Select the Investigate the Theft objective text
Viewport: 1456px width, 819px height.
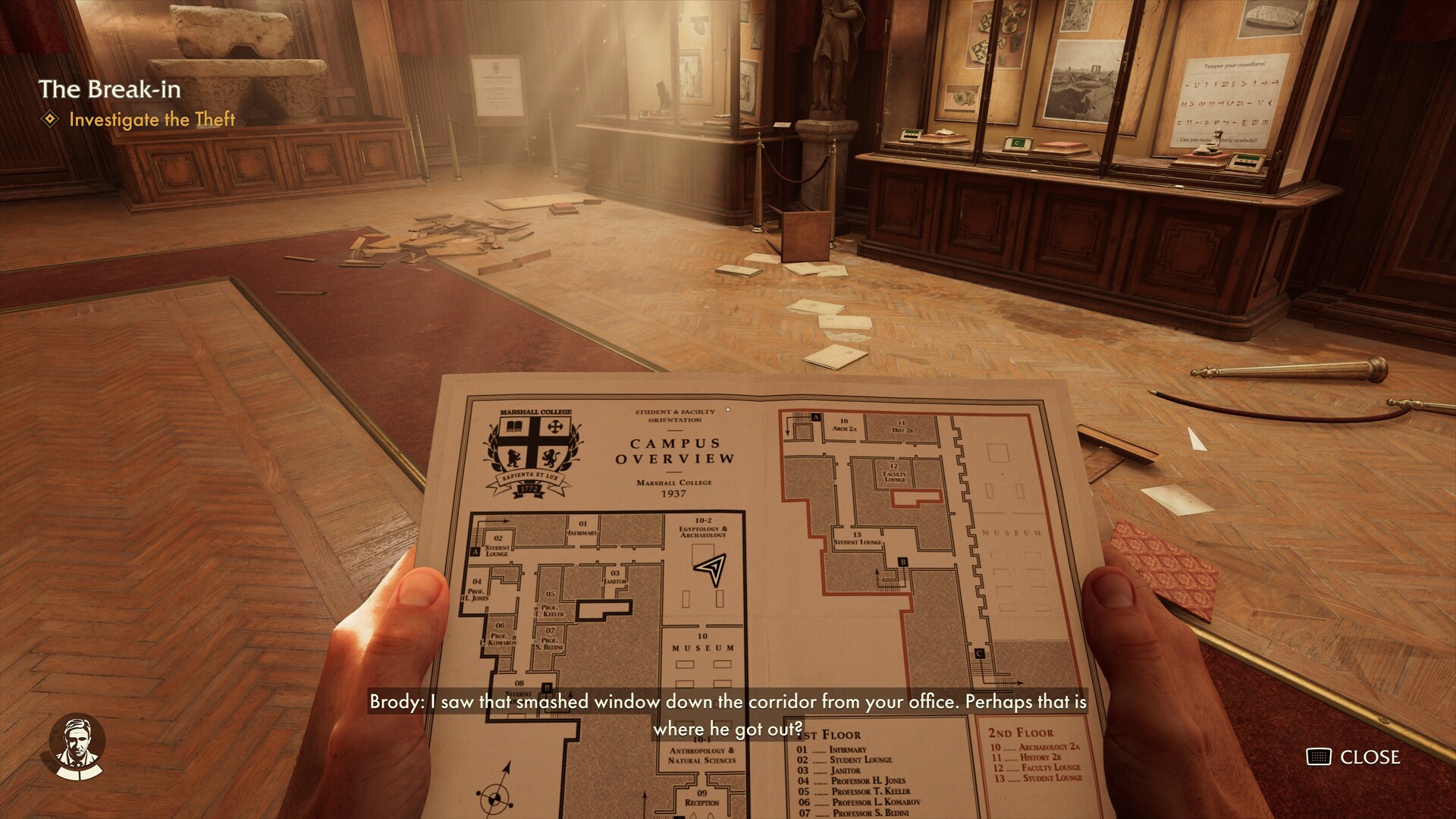152,120
